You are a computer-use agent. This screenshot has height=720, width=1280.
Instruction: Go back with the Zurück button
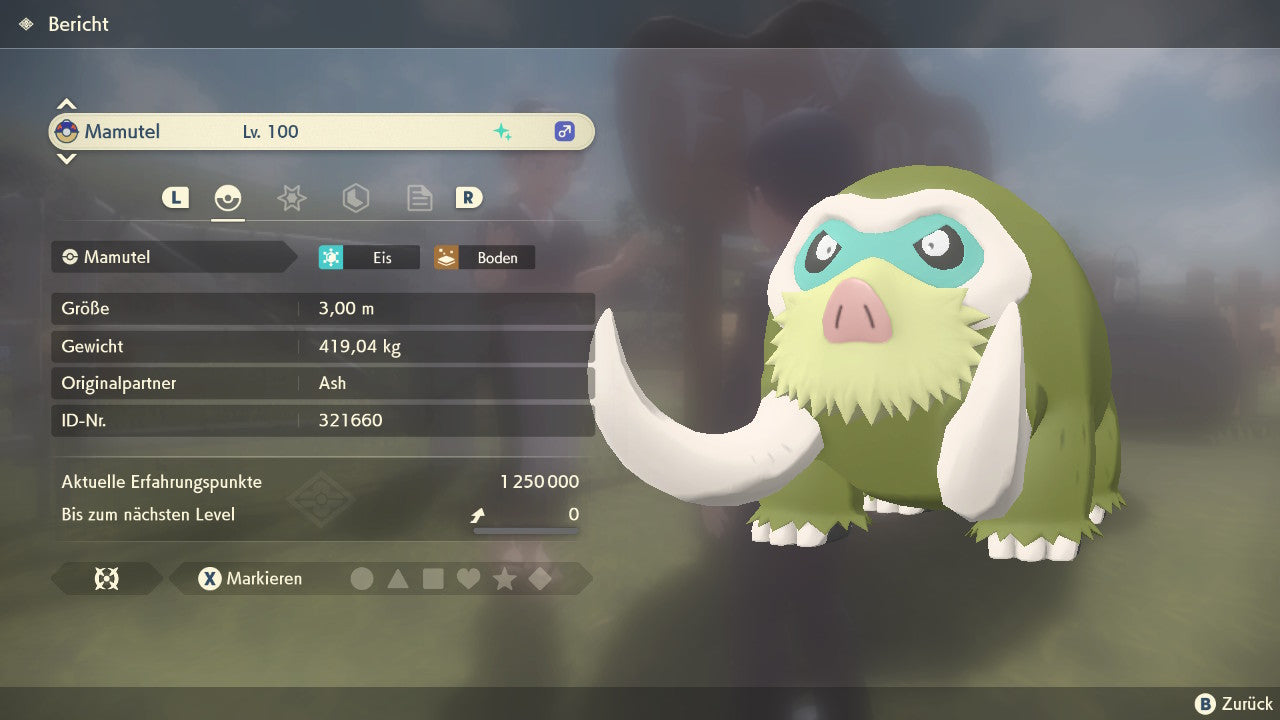click(x=1234, y=704)
